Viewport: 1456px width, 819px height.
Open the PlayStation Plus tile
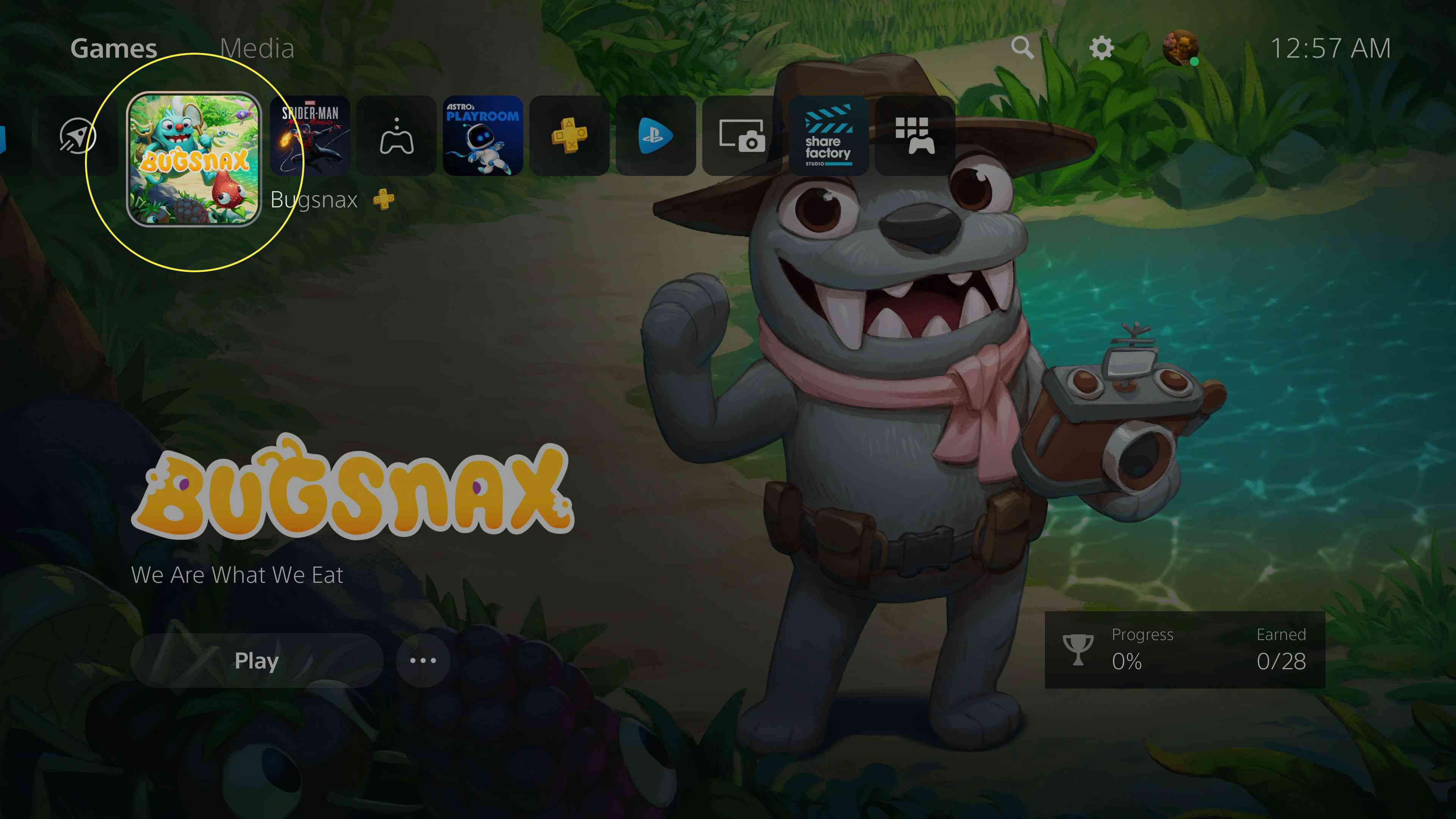click(x=569, y=136)
